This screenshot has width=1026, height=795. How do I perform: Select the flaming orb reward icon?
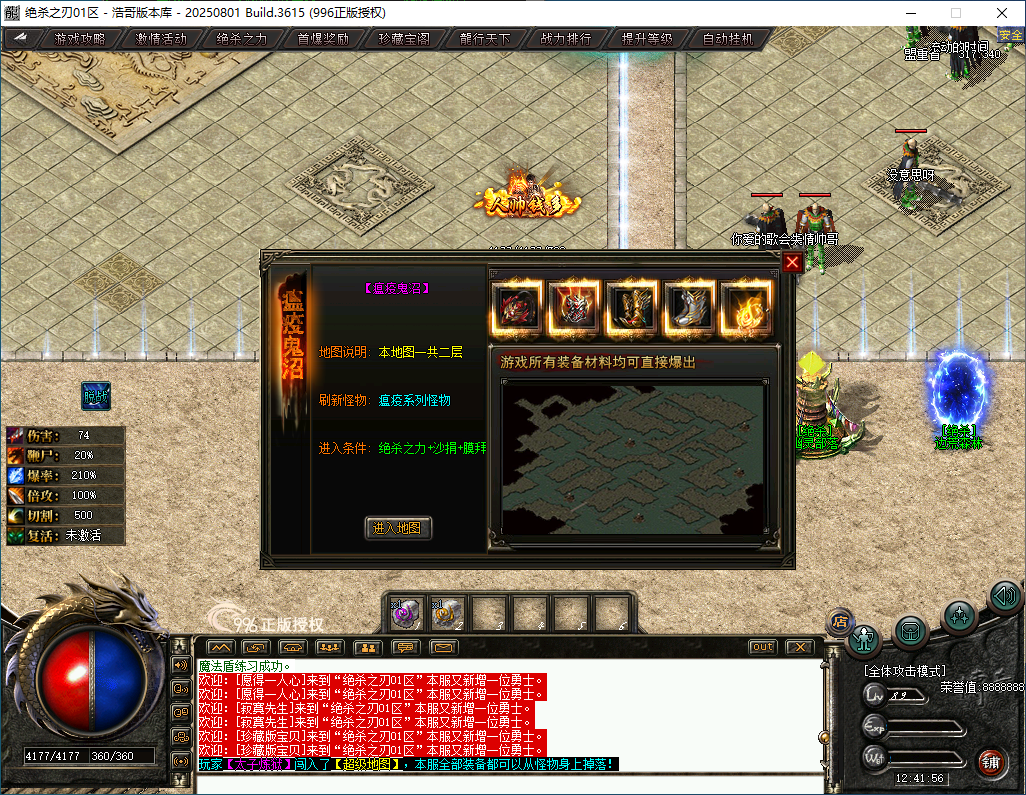tap(746, 306)
